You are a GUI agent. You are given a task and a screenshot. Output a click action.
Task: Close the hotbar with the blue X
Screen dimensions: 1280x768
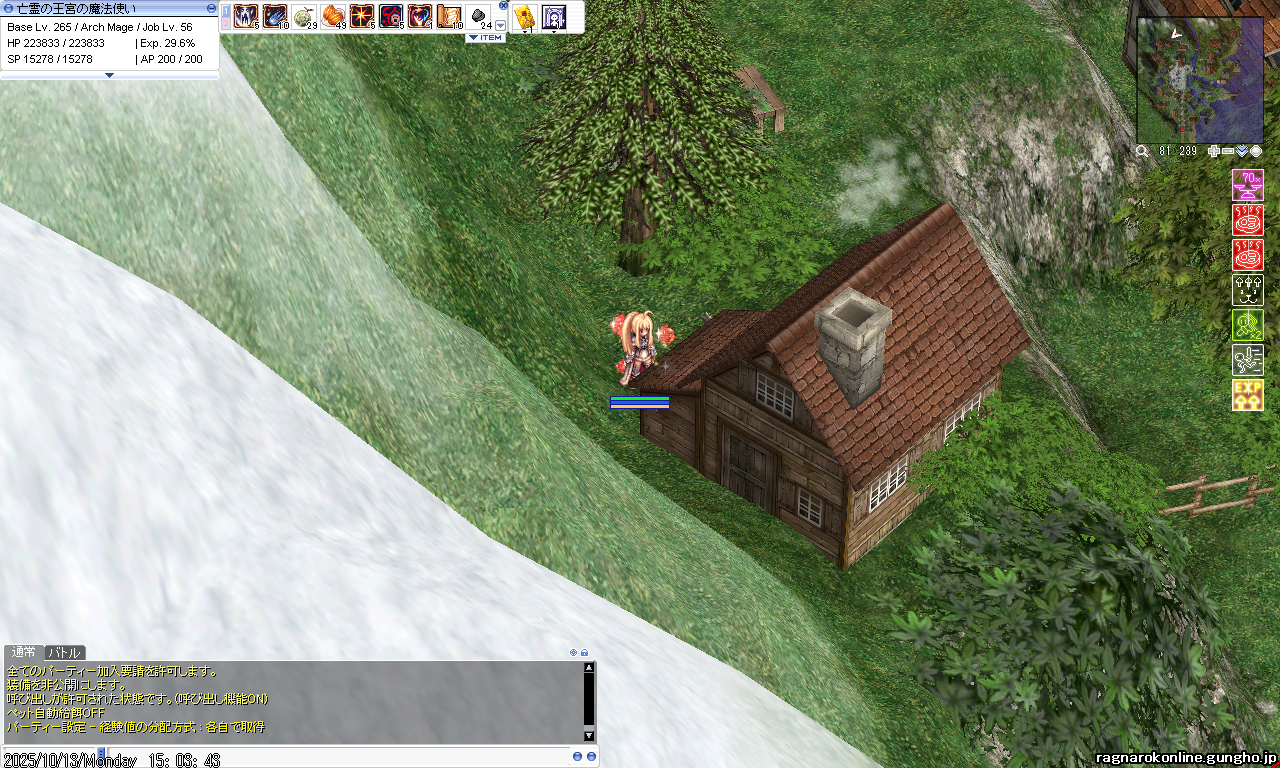click(x=503, y=5)
